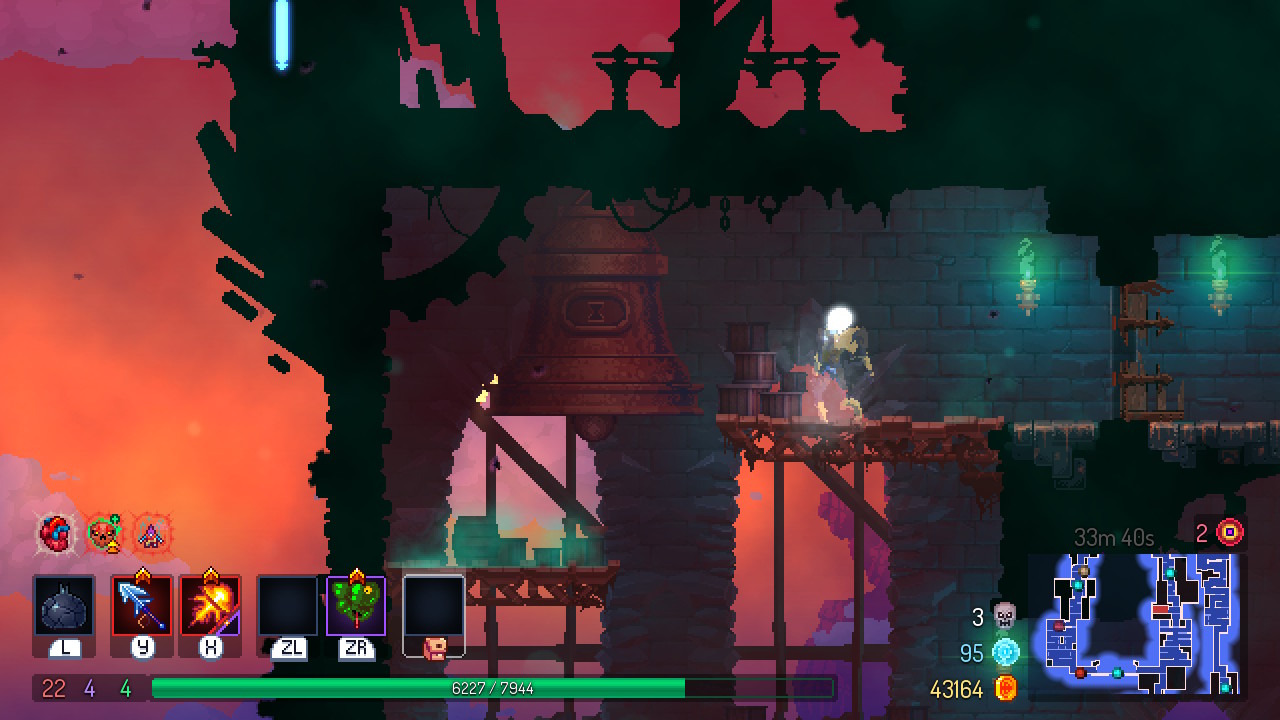
Task: Select the dark health flask slot
Action: [65, 606]
